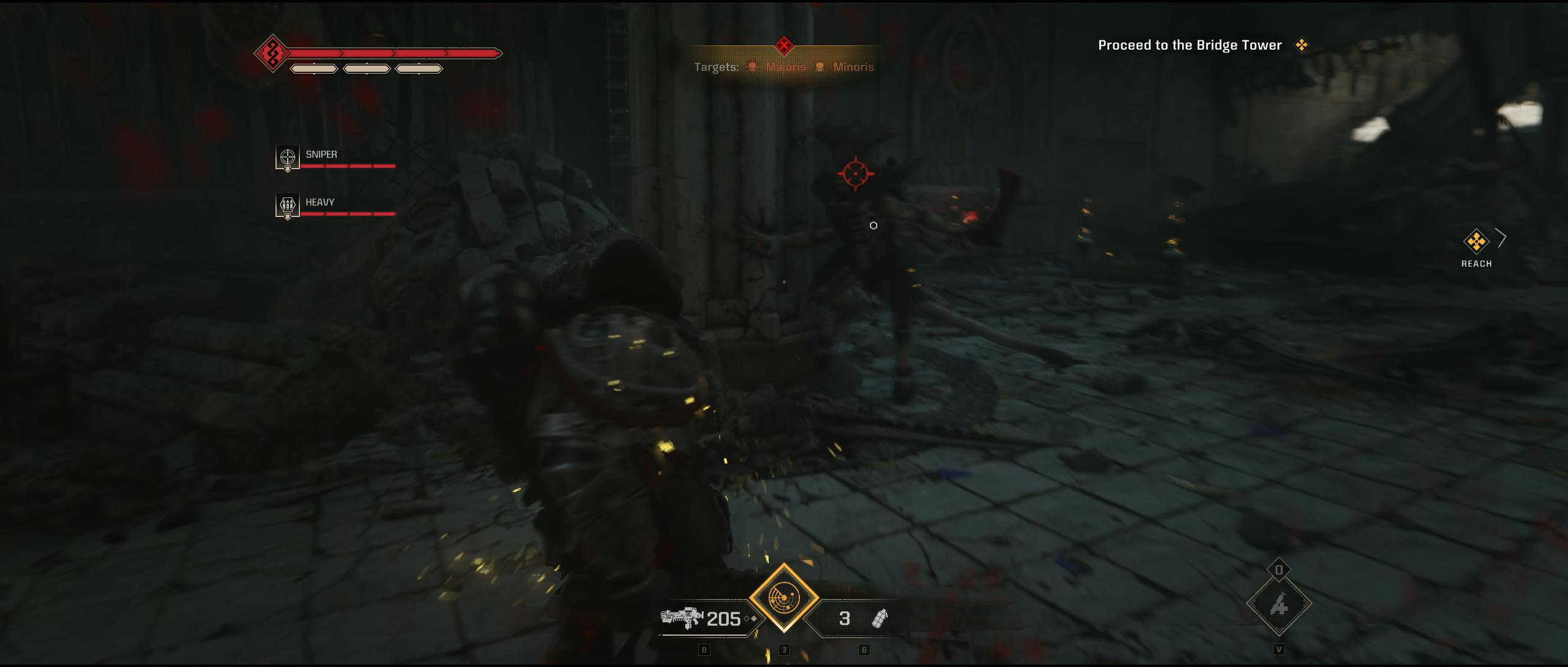Click the Majoris skull target icon
1568x667 pixels.
tap(752, 67)
